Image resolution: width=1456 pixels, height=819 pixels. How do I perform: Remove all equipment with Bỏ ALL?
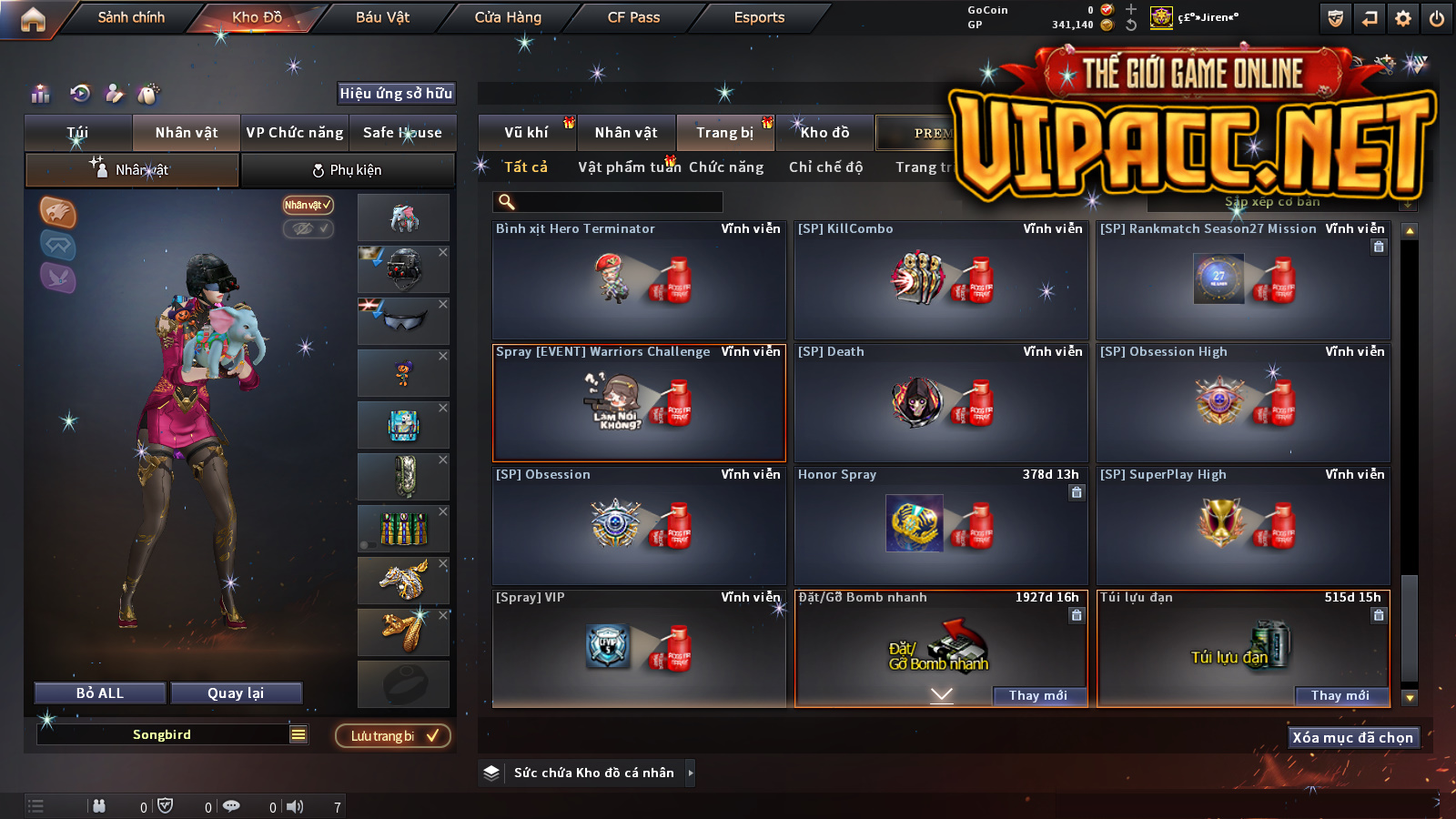point(100,693)
